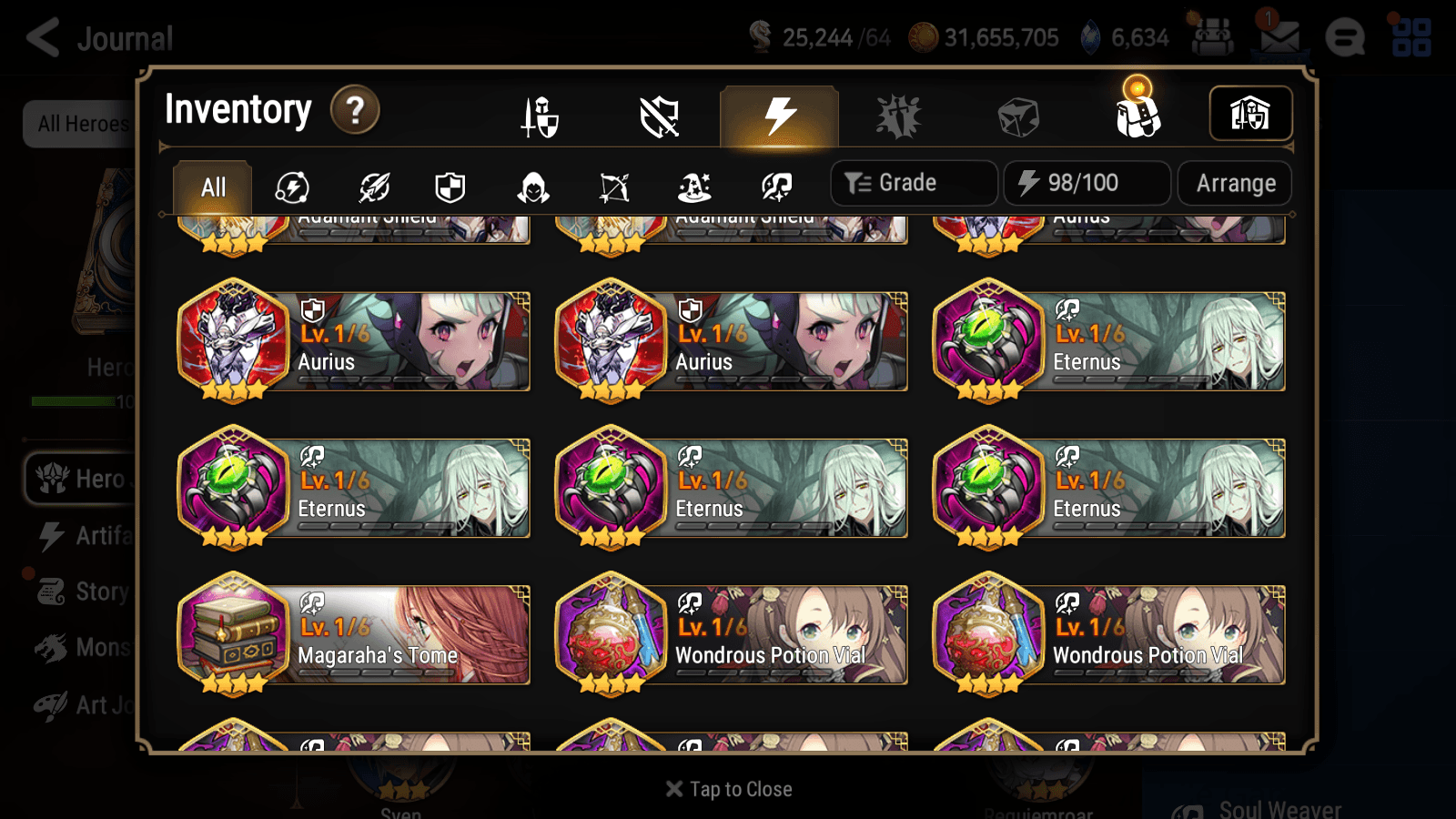Tap the Arrange button

(1235, 183)
